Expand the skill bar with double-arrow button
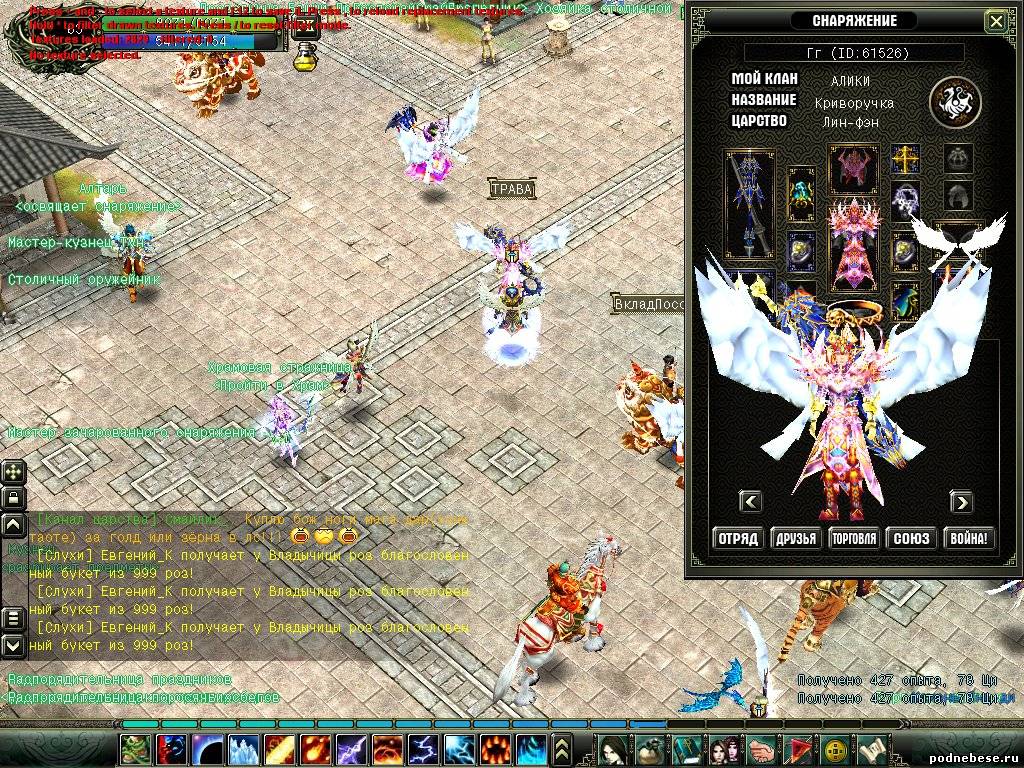The width and height of the screenshot is (1024, 768). click(x=562, y=749)
